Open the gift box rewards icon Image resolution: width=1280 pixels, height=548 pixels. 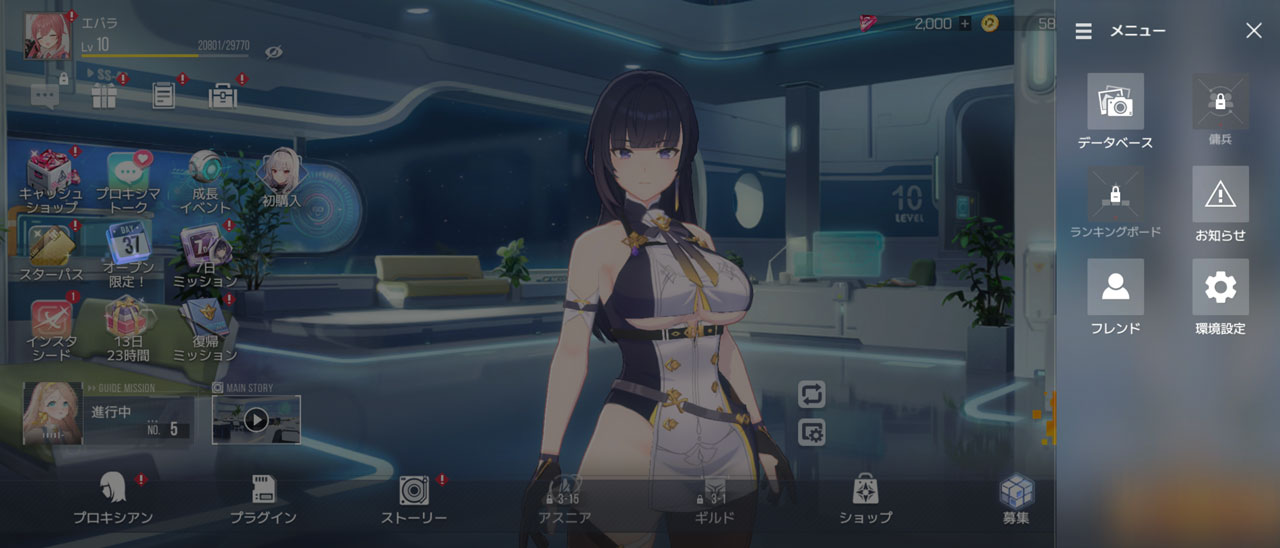(104, 96)
